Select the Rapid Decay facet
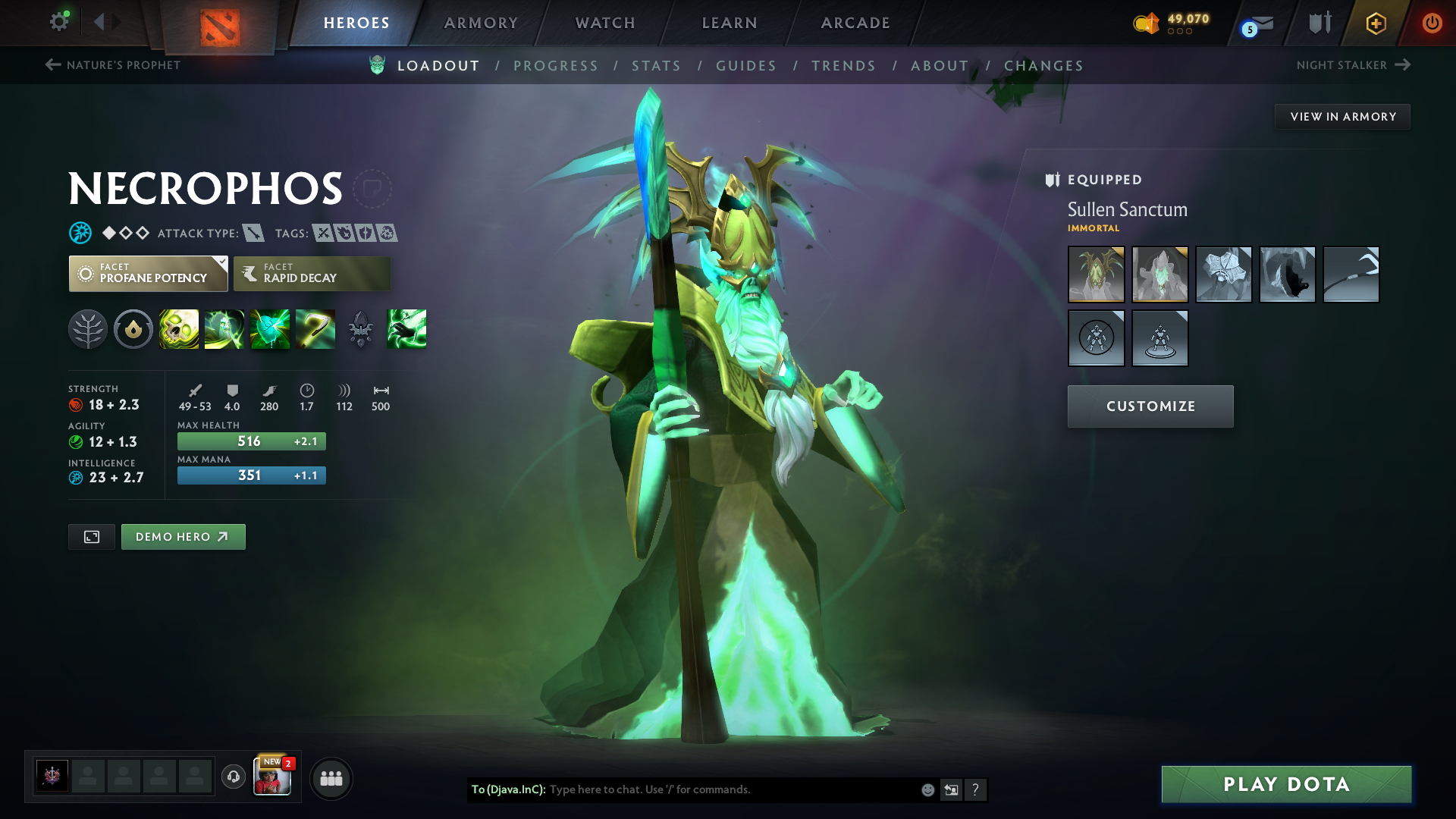 pos(312,274)
